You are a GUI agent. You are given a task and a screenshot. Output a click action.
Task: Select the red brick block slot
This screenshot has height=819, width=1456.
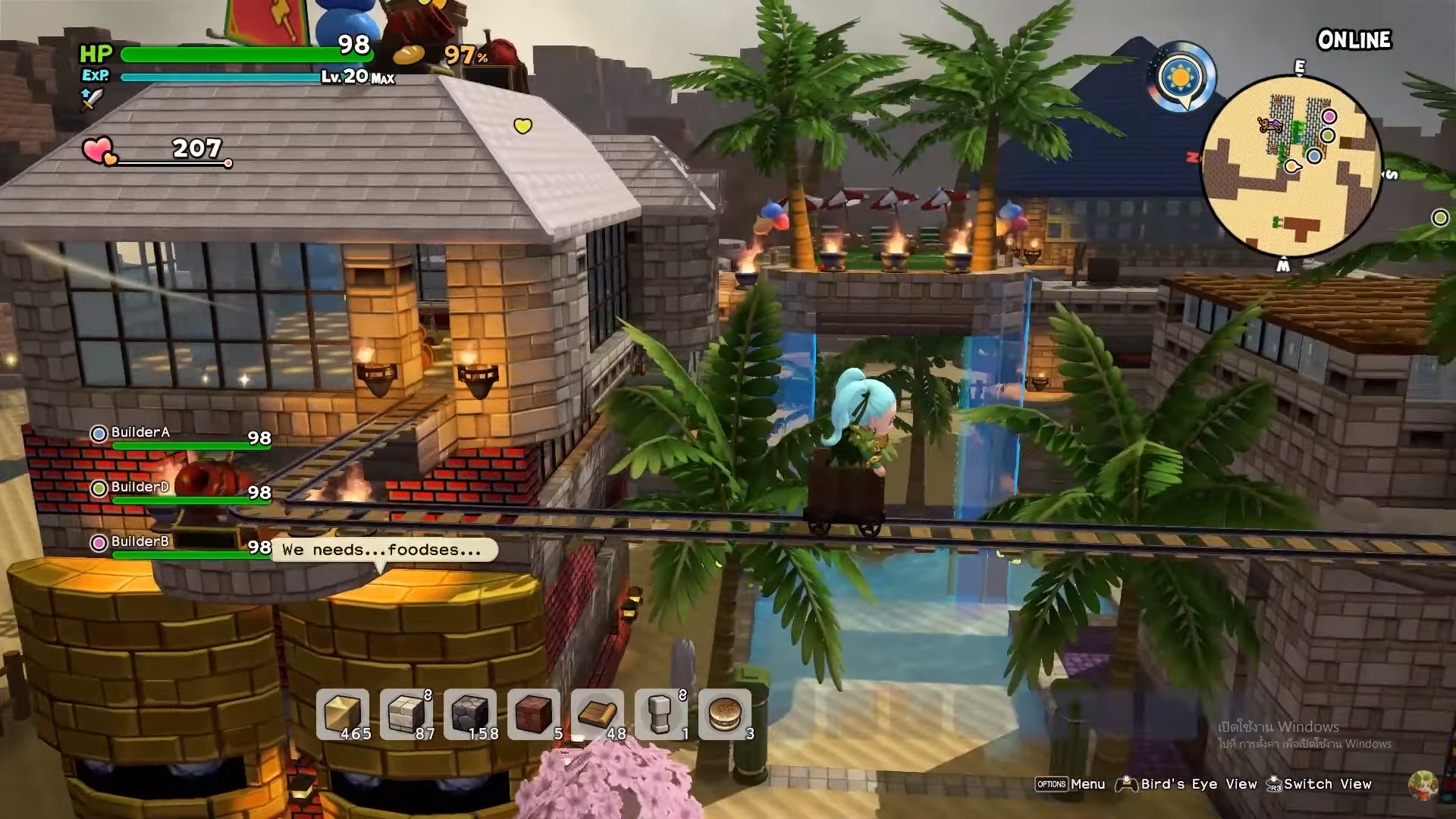534,714
